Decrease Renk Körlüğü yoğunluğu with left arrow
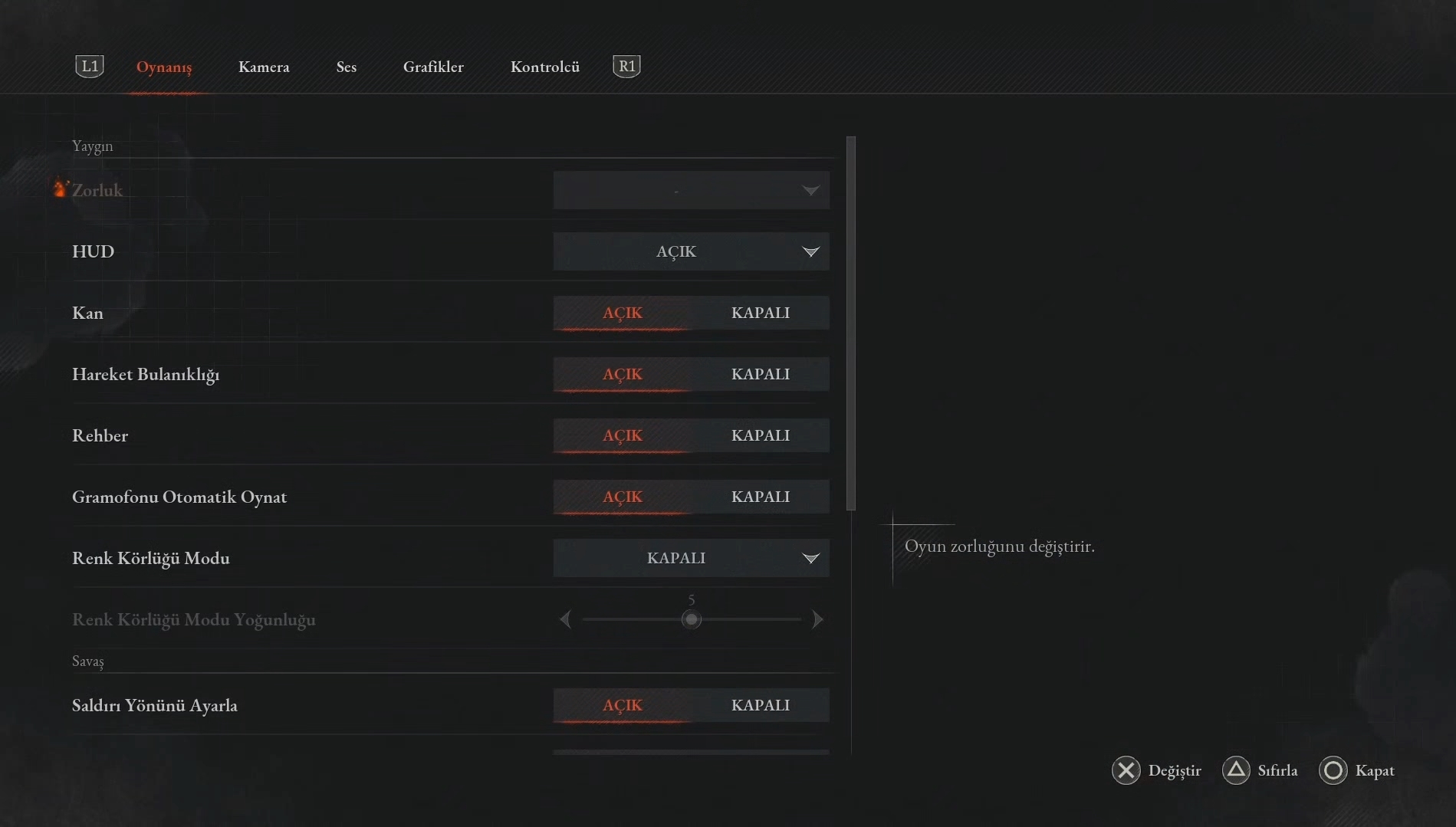1456x827 pixels. tap(565, 619)
